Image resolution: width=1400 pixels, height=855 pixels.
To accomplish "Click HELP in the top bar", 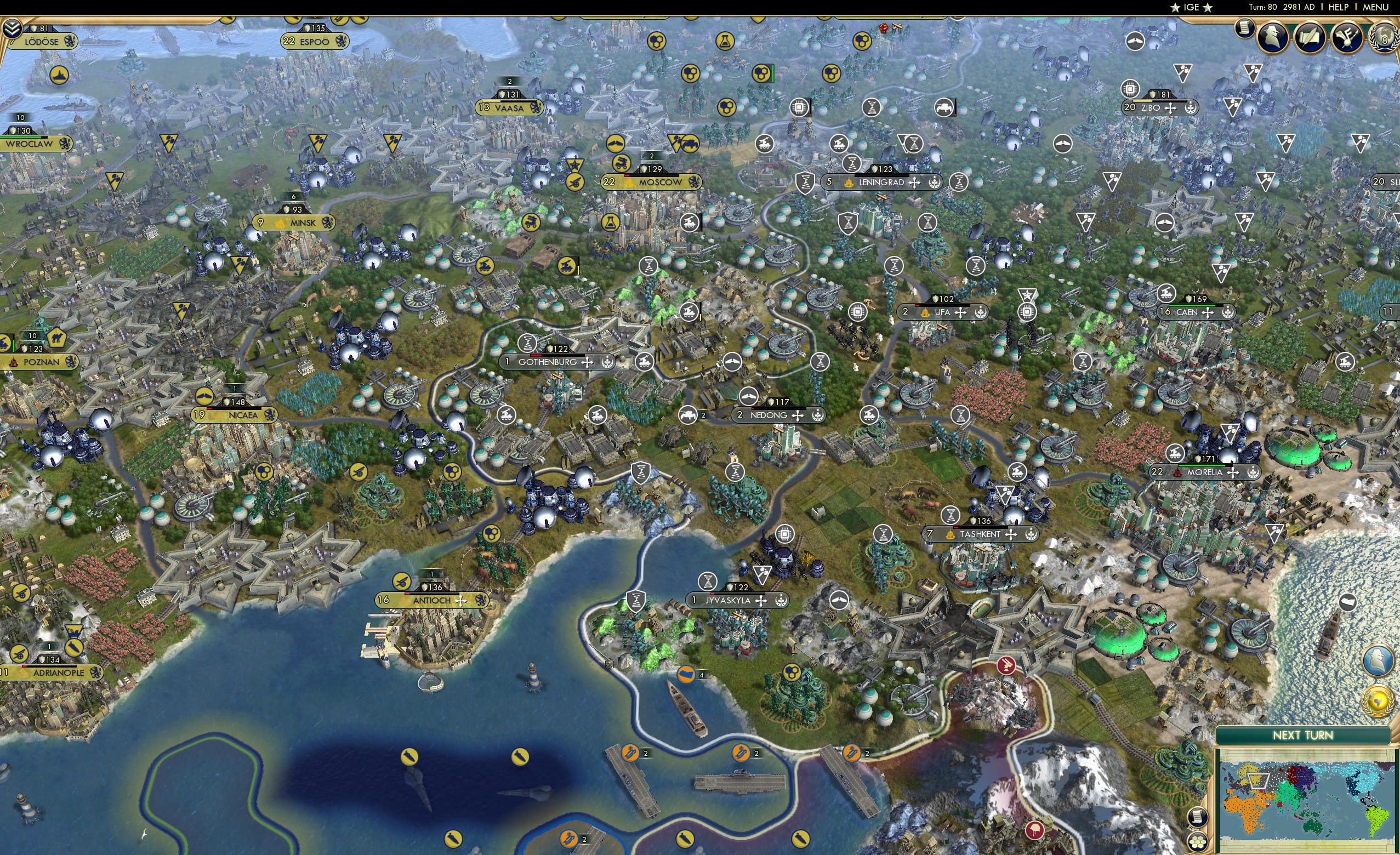I will tap(1340, 7).
